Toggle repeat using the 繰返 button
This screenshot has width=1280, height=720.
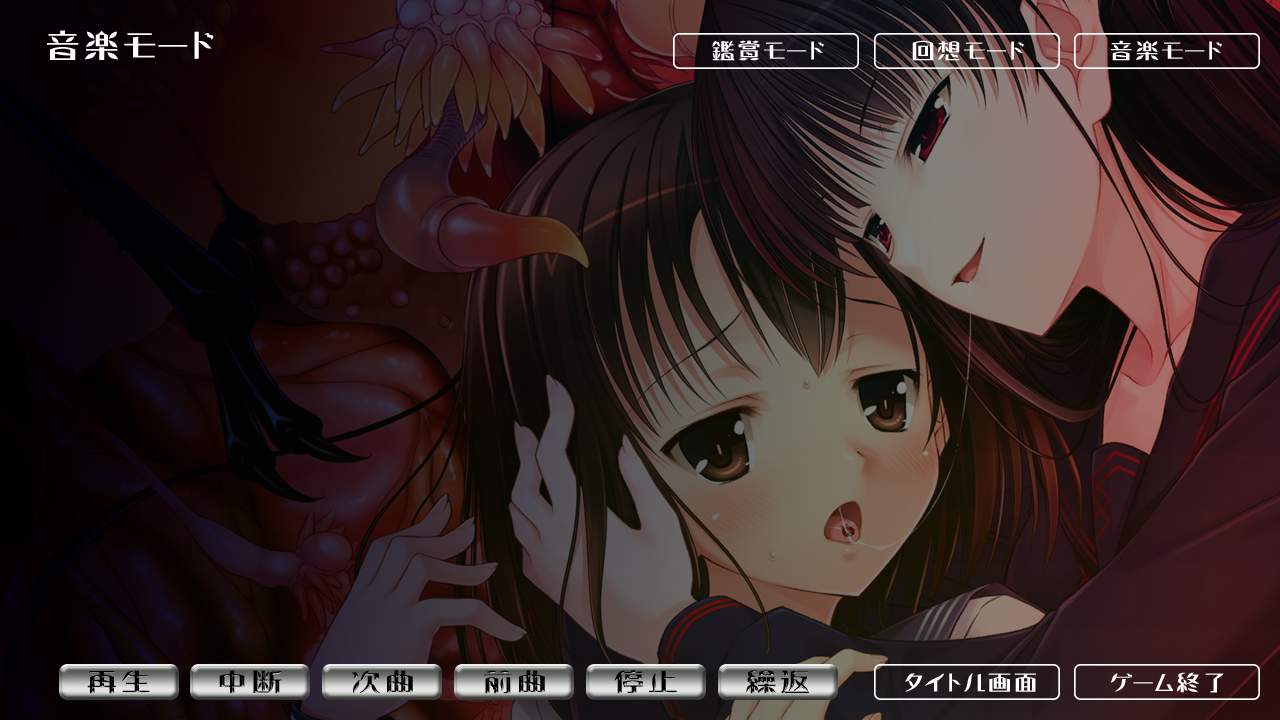[x=778, y=682]
